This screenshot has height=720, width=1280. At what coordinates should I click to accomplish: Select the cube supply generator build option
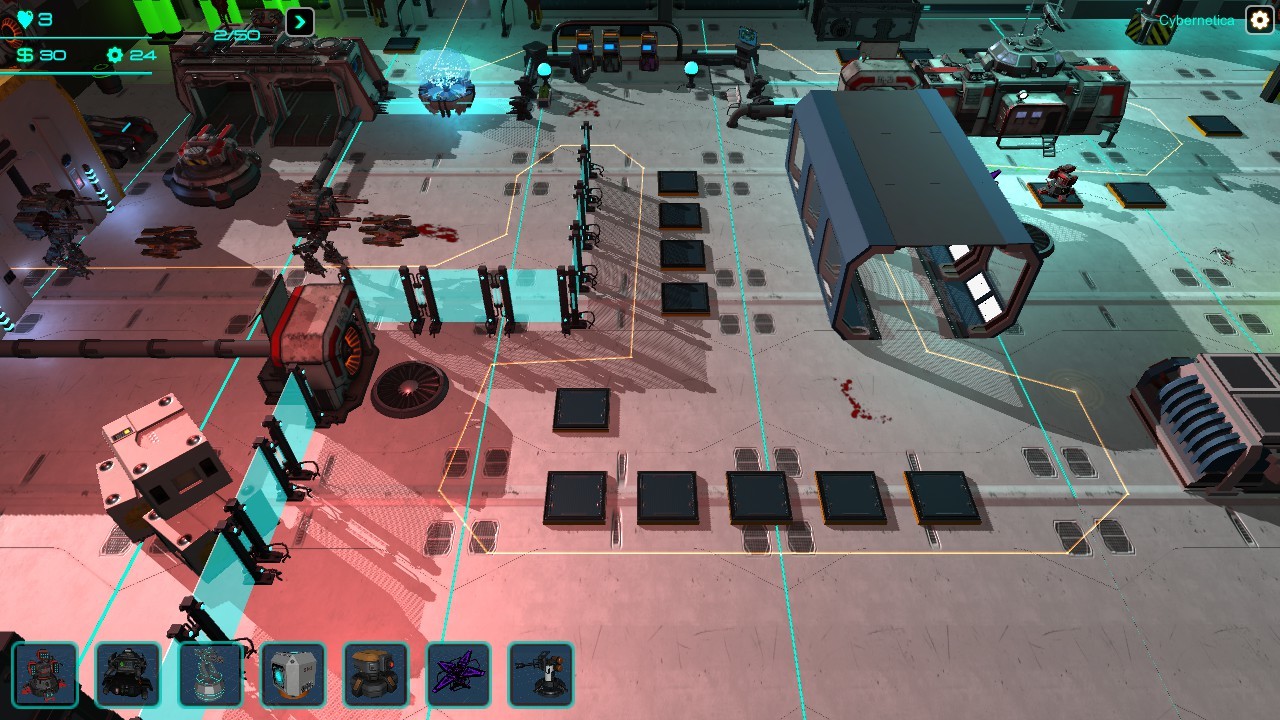point(293,675)
